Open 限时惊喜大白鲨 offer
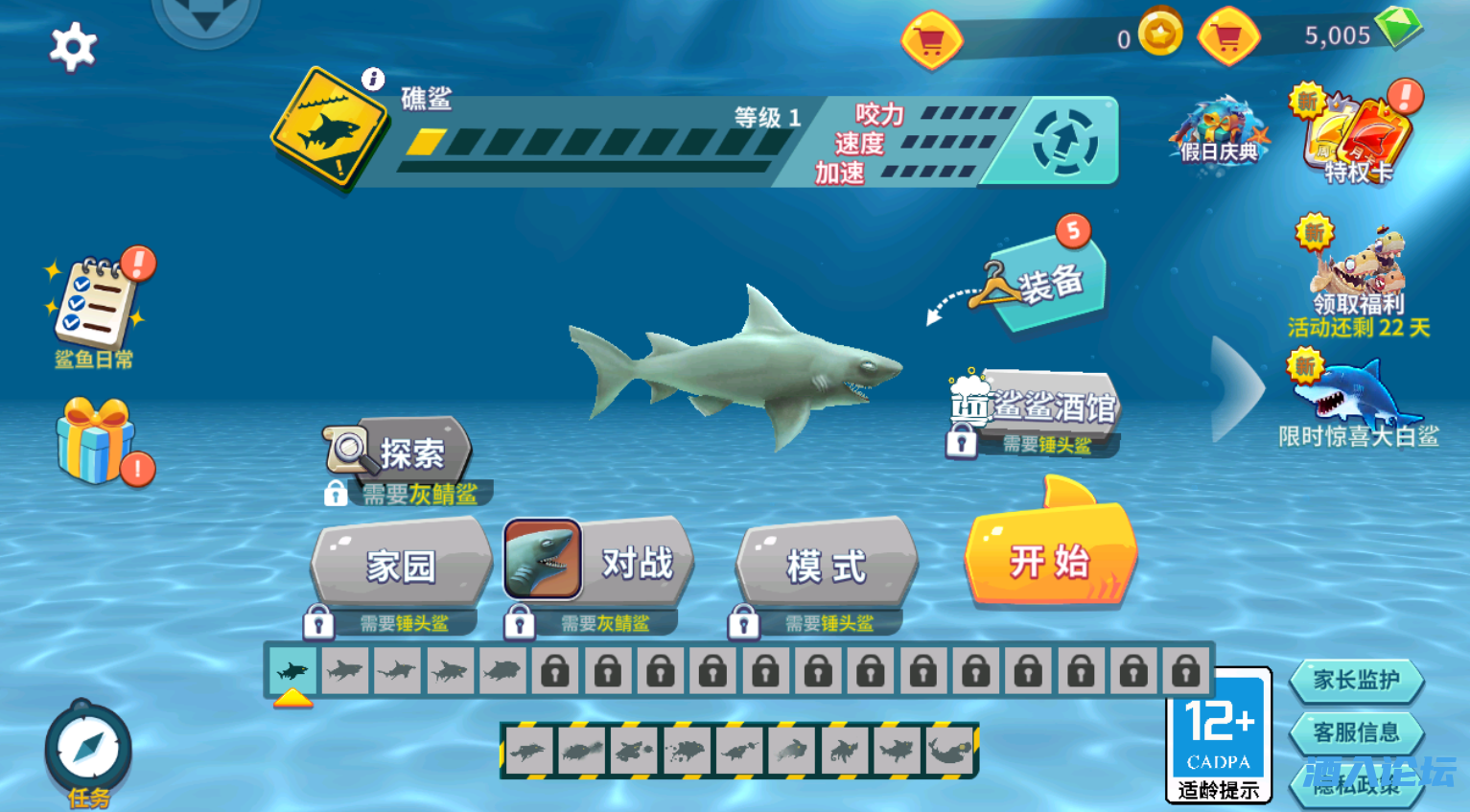 pos(1359,403)
